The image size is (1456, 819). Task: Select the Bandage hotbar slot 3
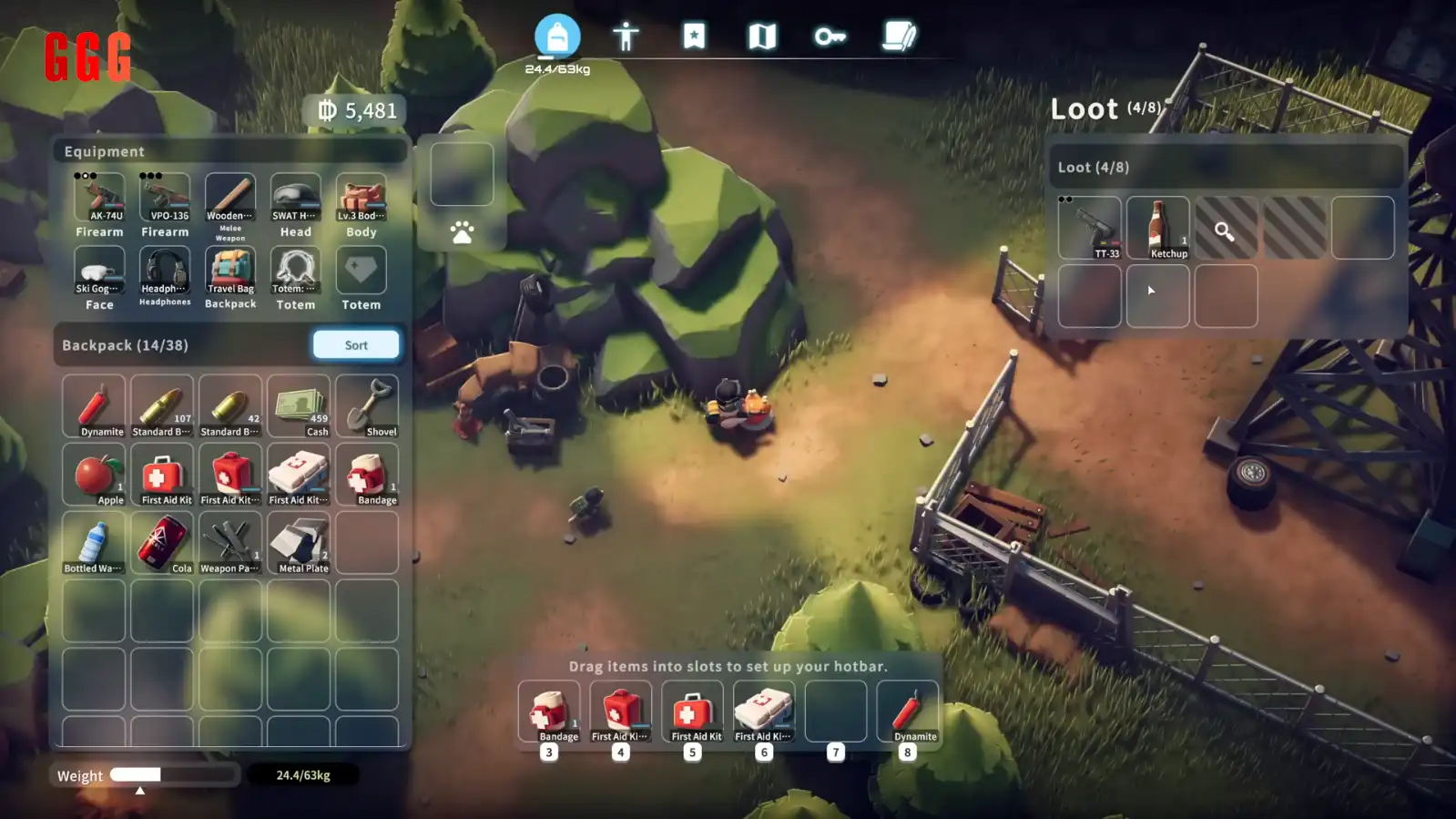coord(549,712)
